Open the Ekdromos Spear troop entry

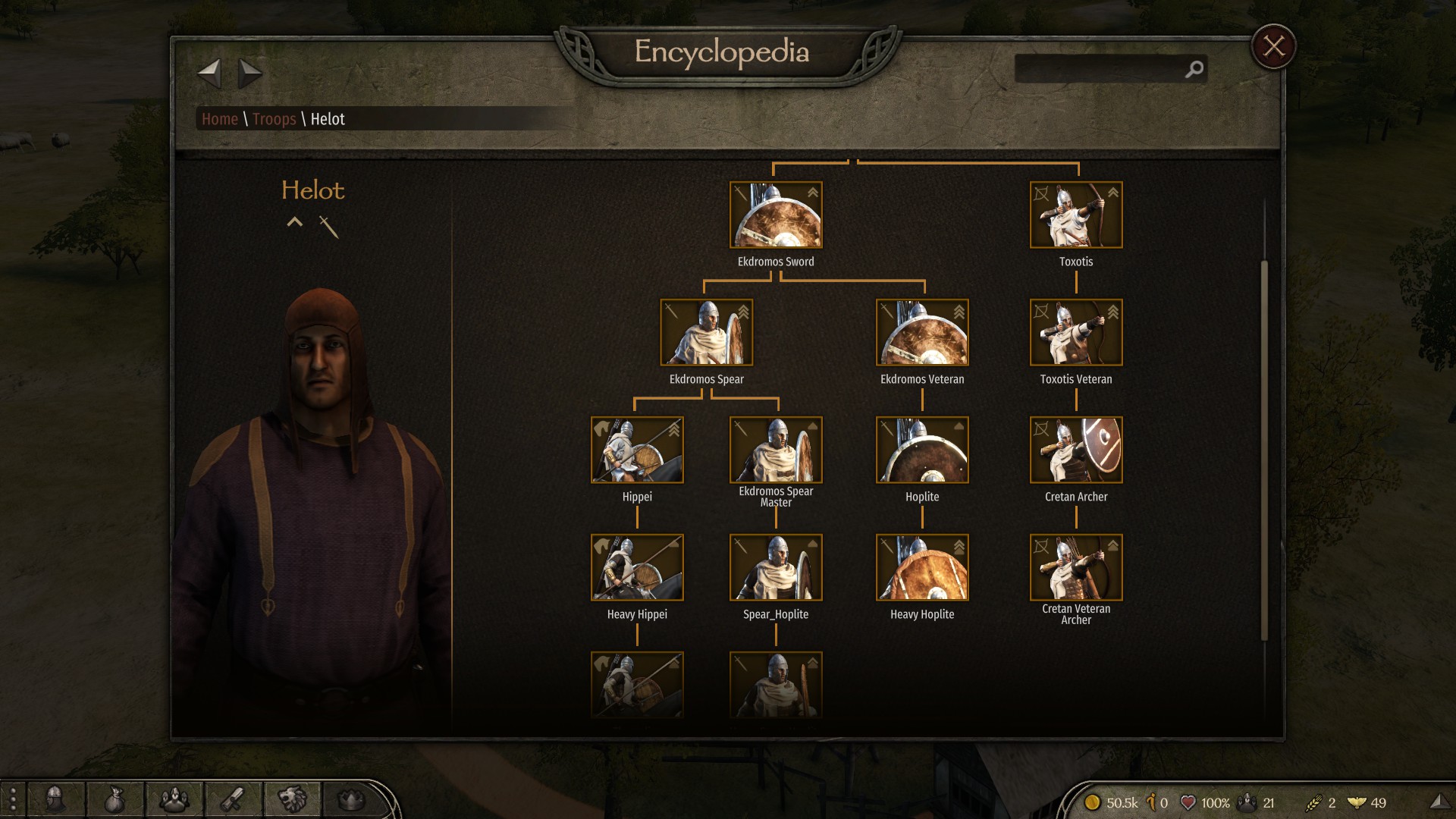coord(706,333)
